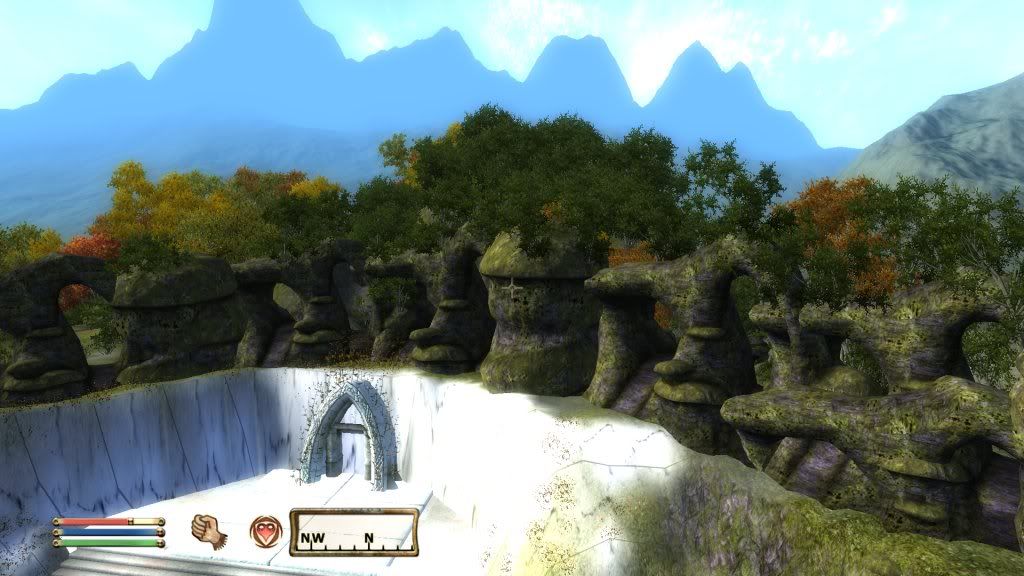Click the fist weapon icon
Screen dimensions: 1024x576
click(x=206, y=530)
